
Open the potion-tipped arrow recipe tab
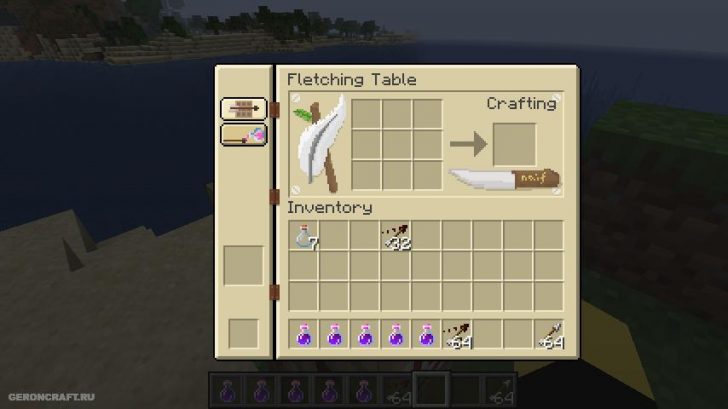click(x=244, y=135)
